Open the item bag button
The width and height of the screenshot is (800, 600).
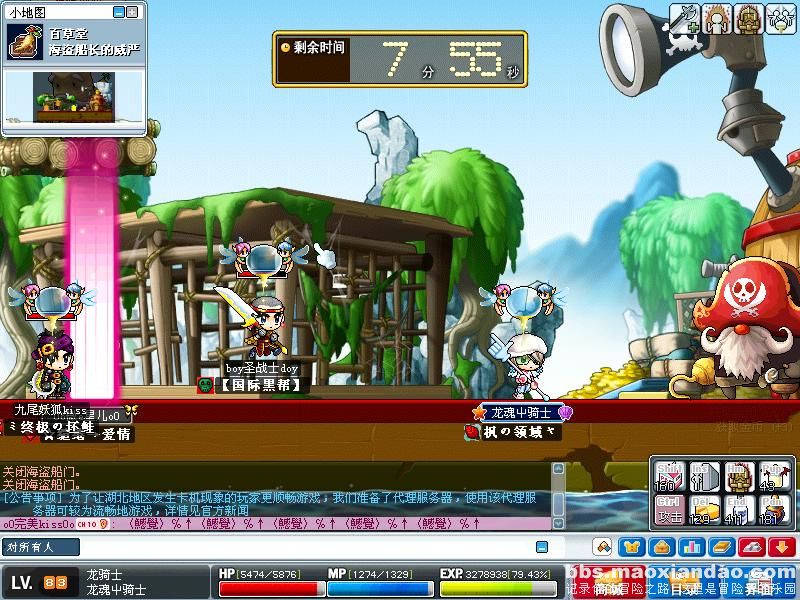click(x=661, y=547)
